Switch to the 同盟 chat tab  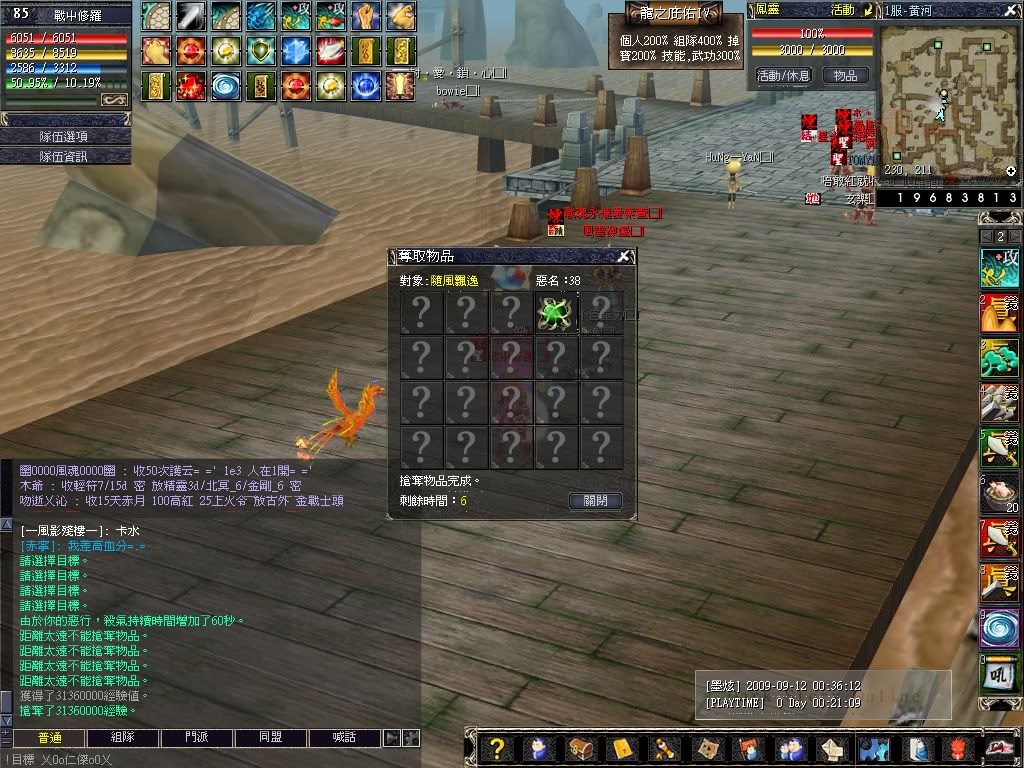(270, 738)
